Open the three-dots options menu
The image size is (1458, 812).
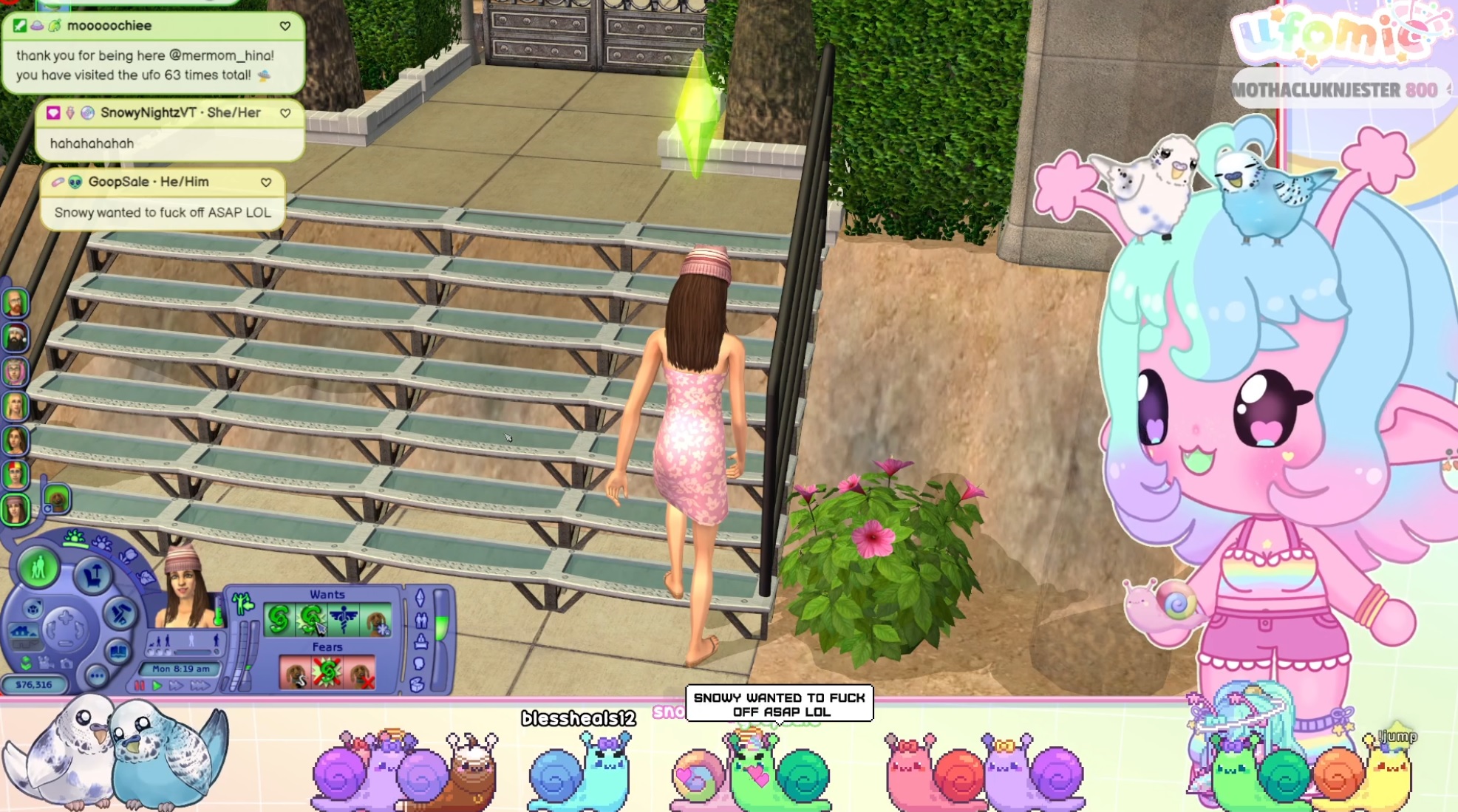[x=96, y=675]
